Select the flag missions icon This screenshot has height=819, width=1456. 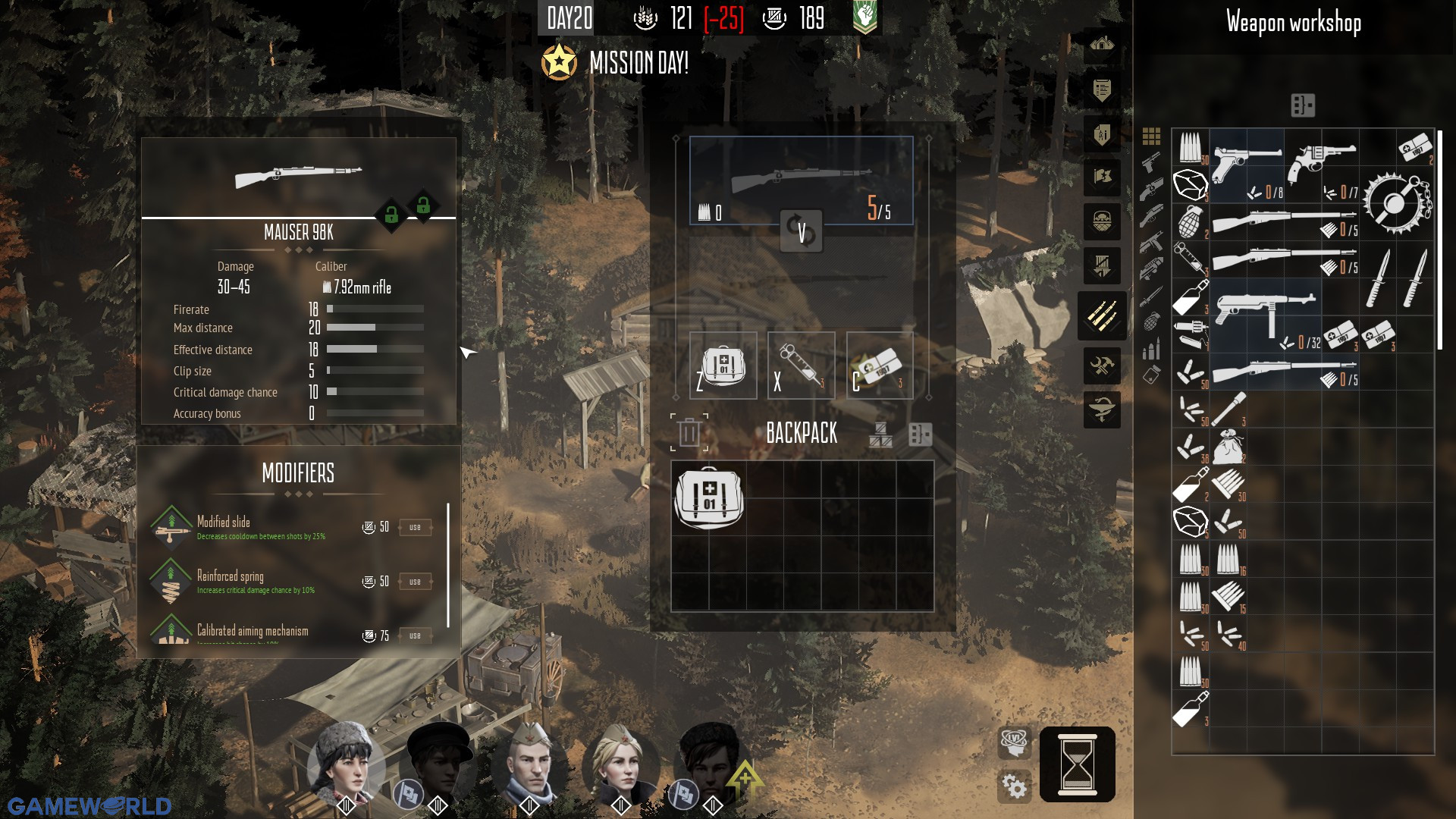click(1102, 175)
